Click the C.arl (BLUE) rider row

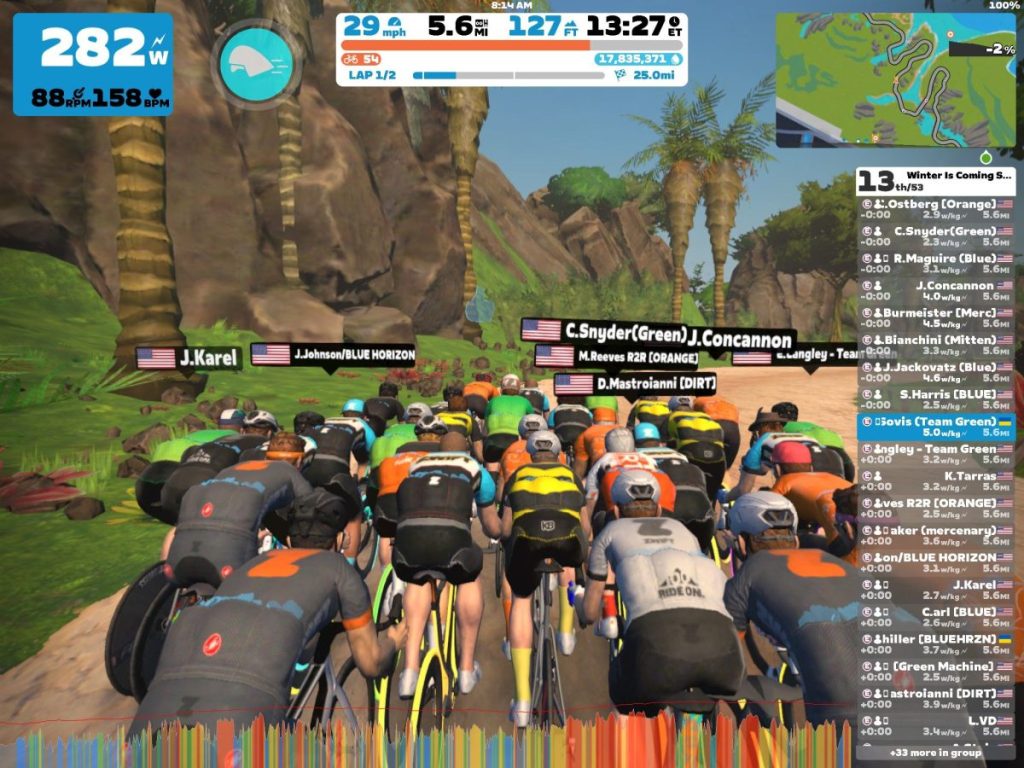pyautogui.click(x=936, y=616)
